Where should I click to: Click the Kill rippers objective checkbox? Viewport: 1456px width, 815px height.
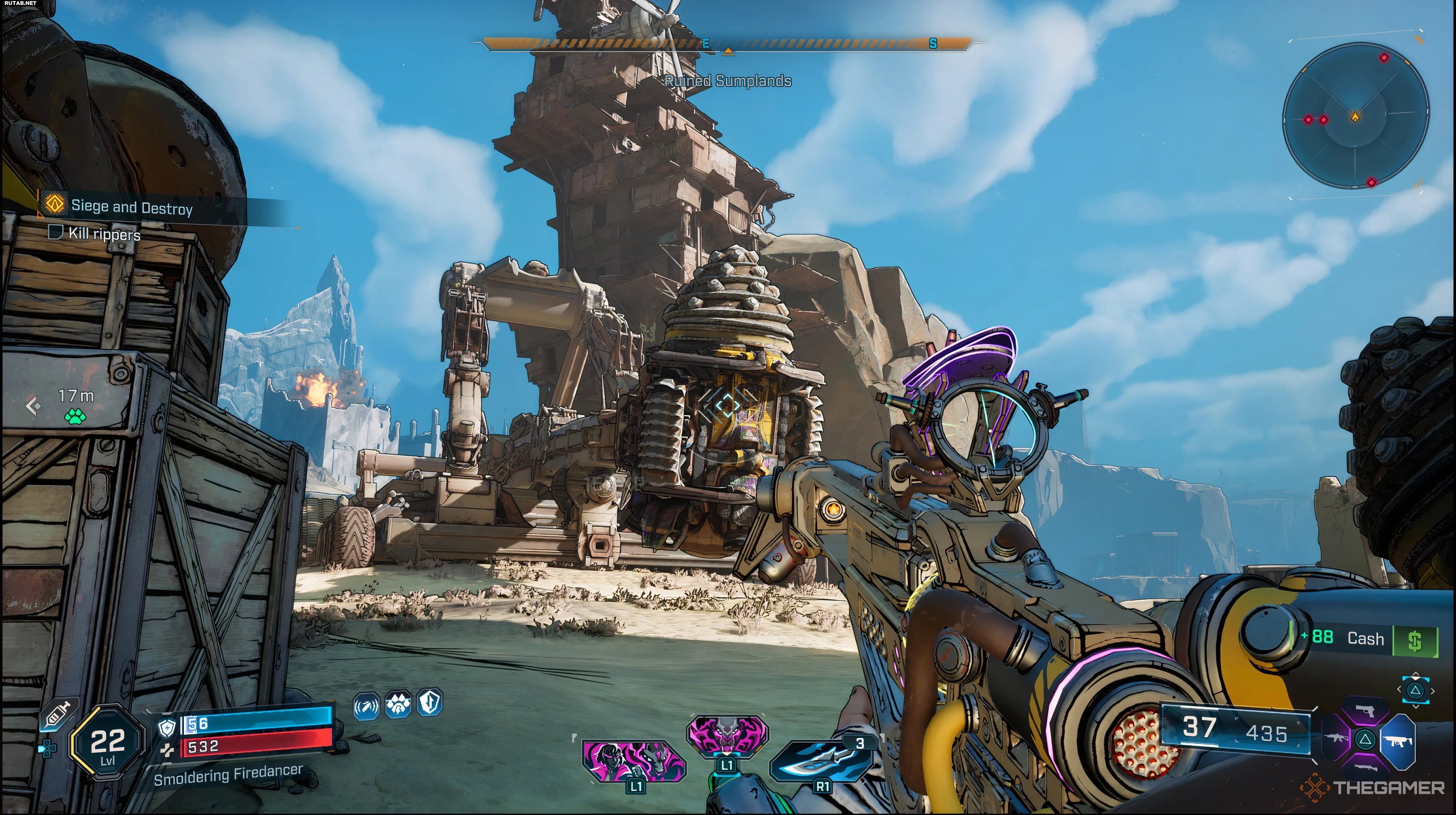(55, 232)
